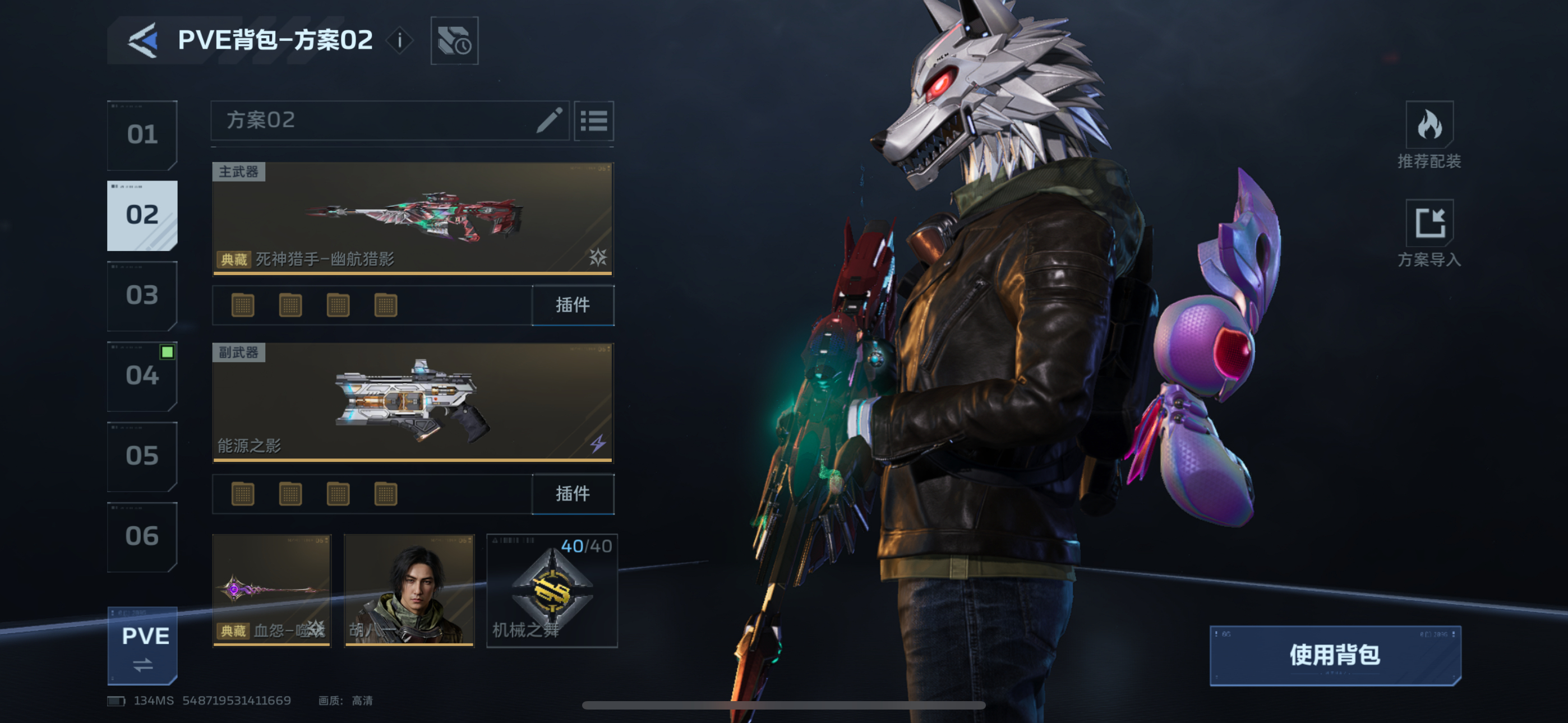Select loadout tab 03

tap(142, 295)
